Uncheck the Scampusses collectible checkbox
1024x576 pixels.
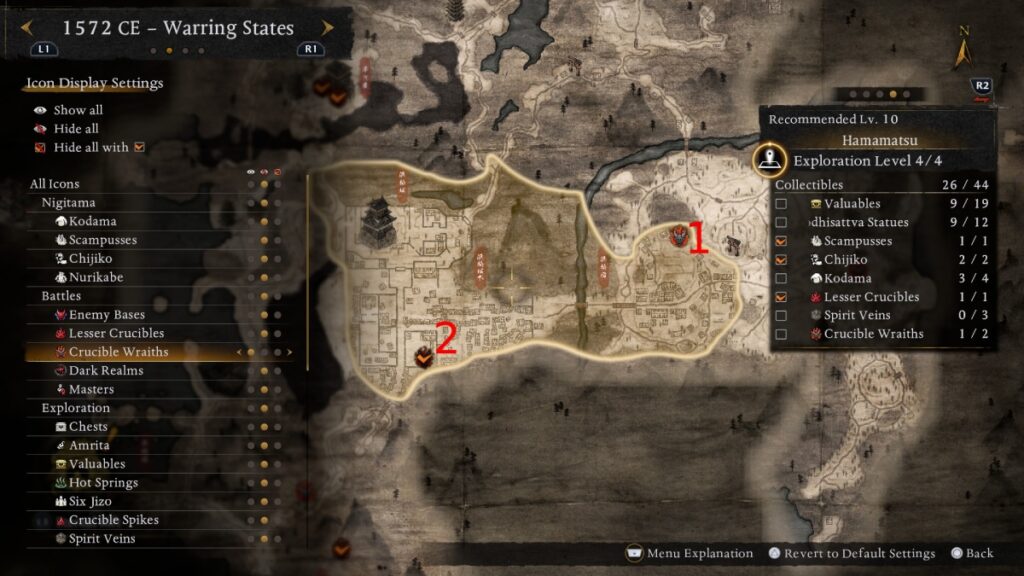point(781,241)
